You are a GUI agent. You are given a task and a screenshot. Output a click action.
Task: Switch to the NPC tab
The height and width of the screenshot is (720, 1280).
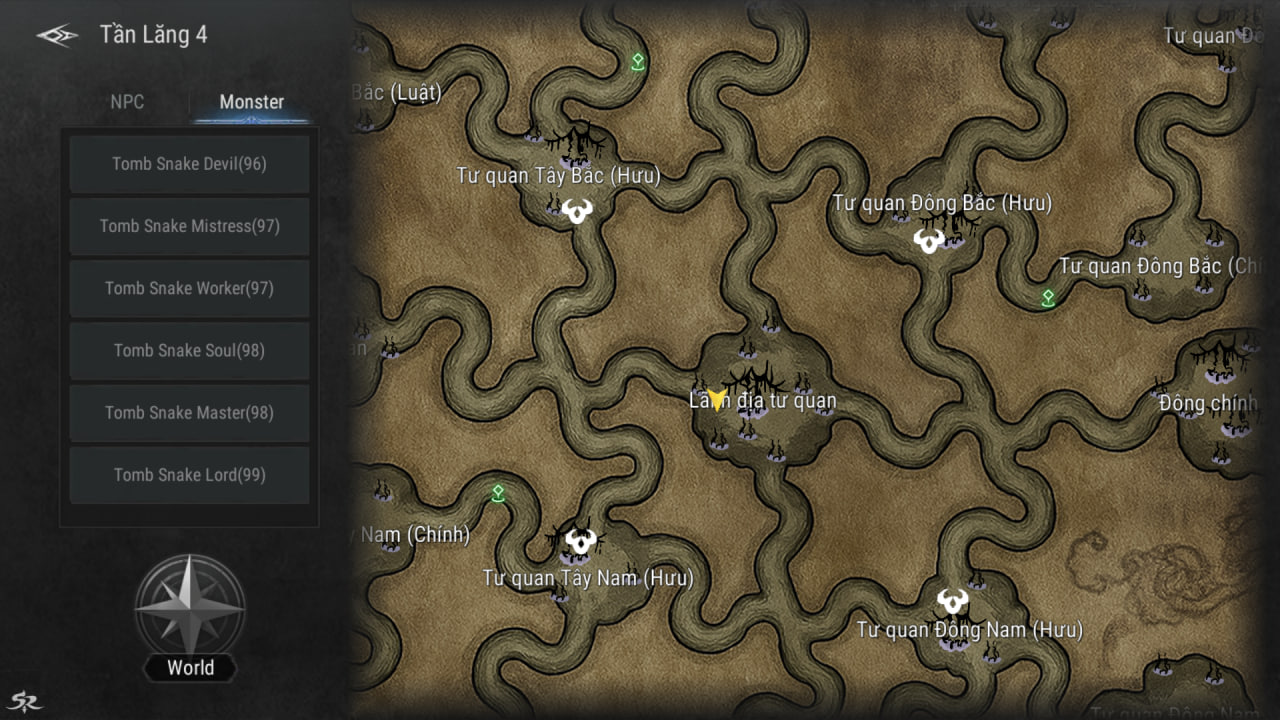click(127, 102)
